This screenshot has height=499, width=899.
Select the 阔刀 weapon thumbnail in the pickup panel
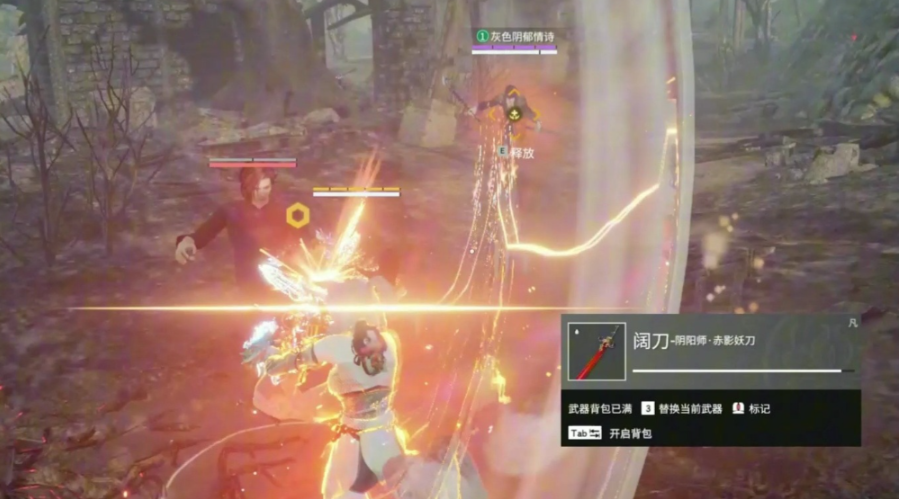click(x=597, y=351)
